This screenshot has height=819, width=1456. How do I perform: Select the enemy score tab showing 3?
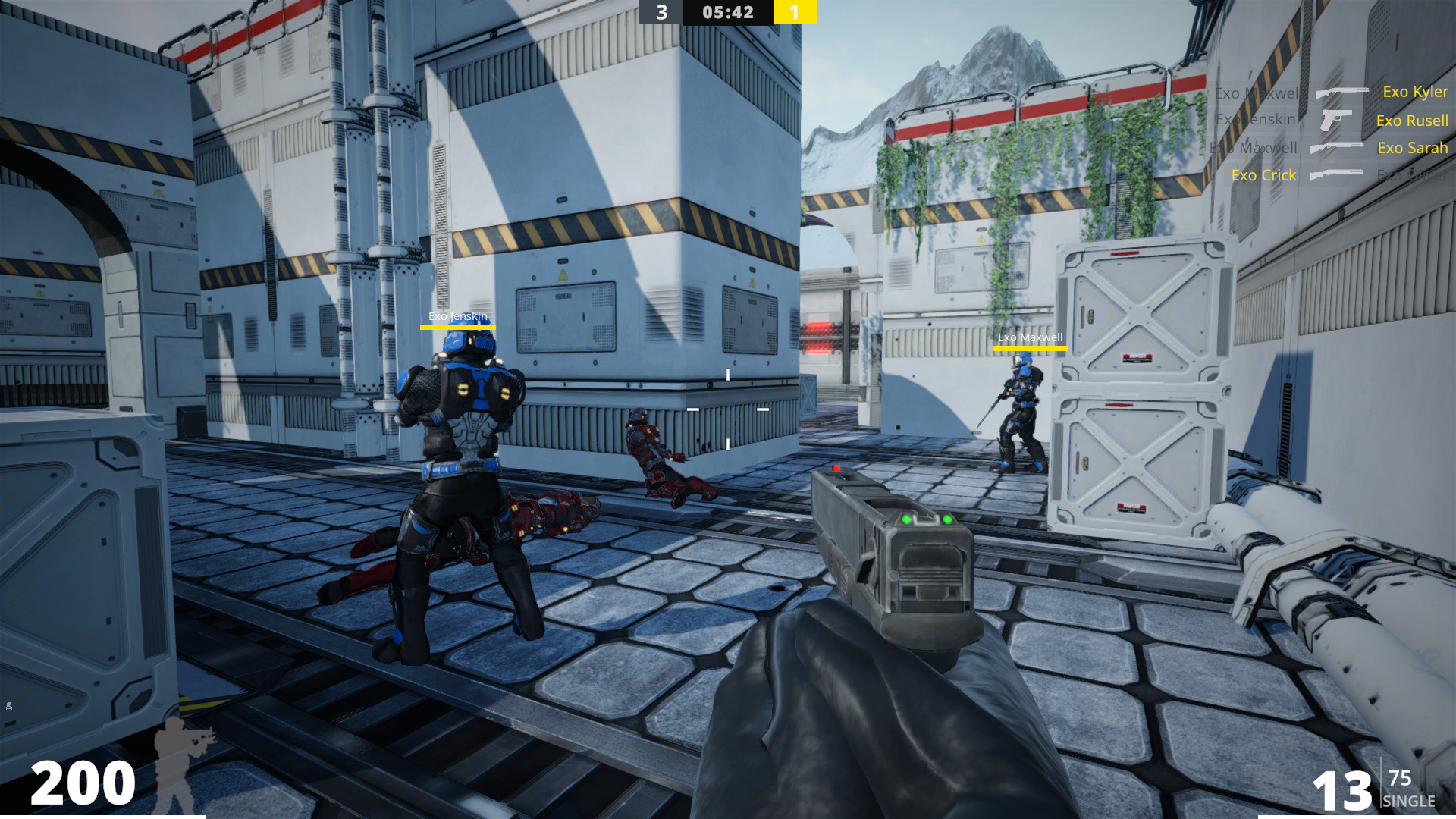(x=661, y=11)
